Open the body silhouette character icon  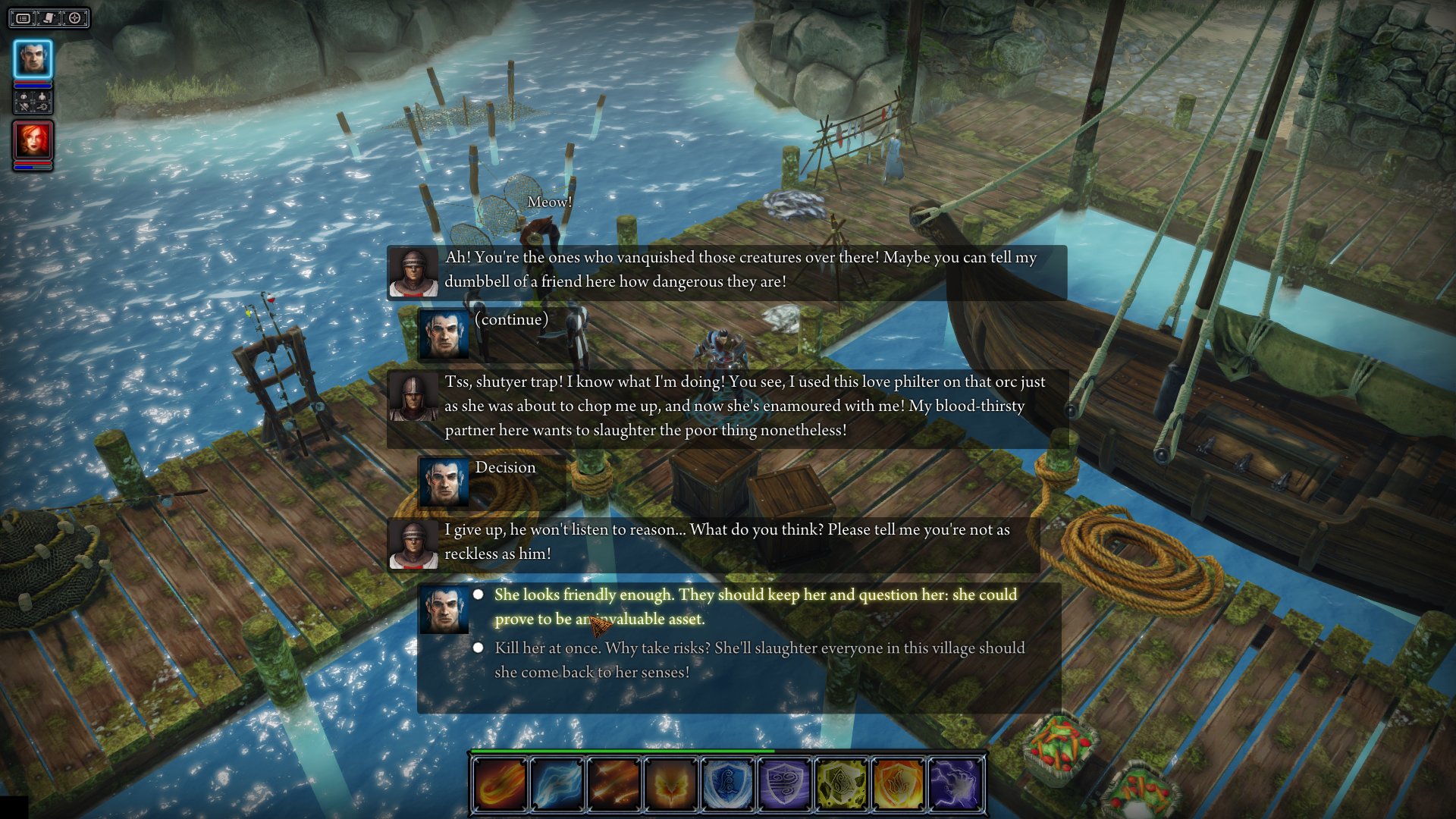42,97
